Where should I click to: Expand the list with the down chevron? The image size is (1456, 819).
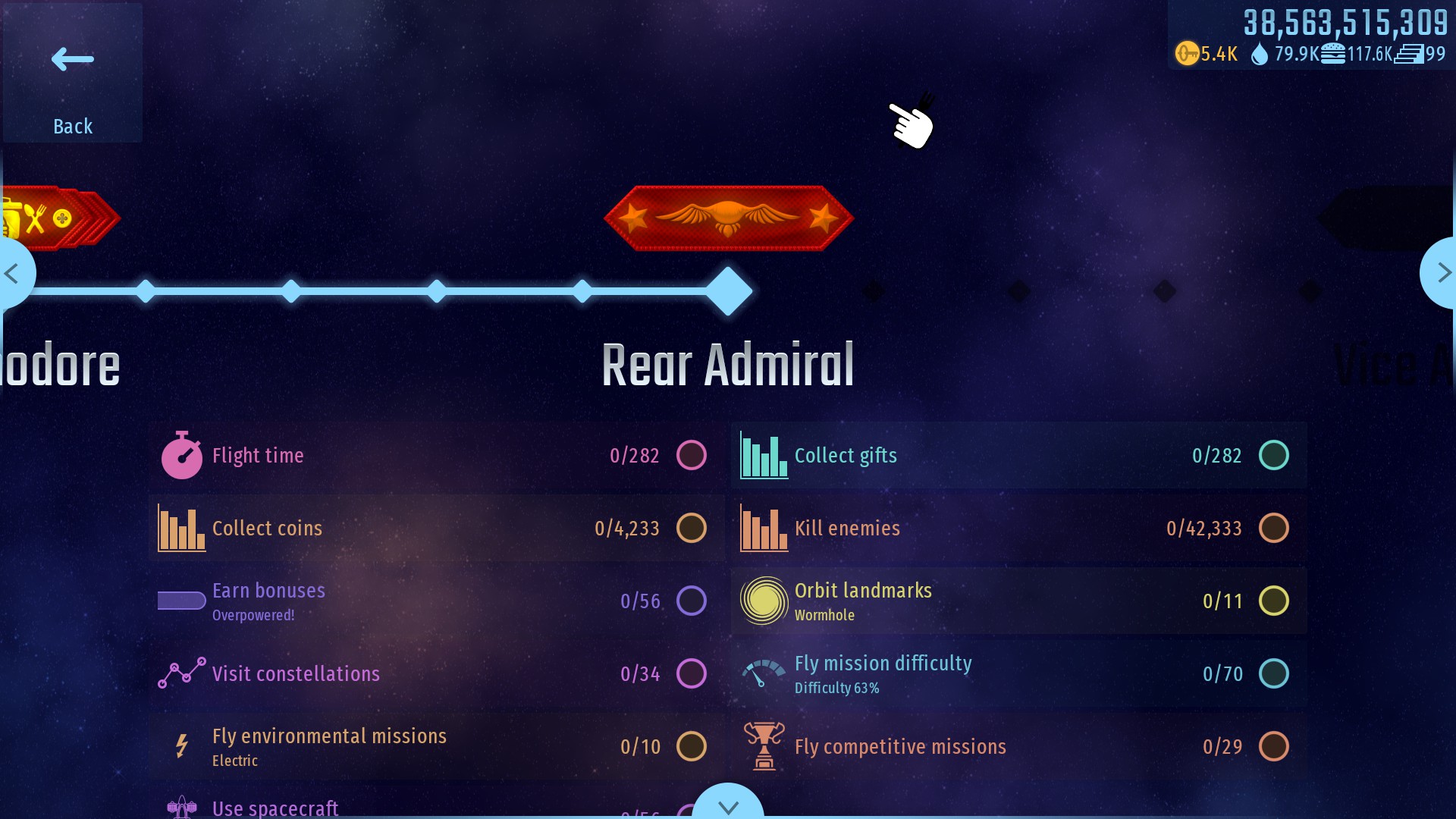click(728, 805)
